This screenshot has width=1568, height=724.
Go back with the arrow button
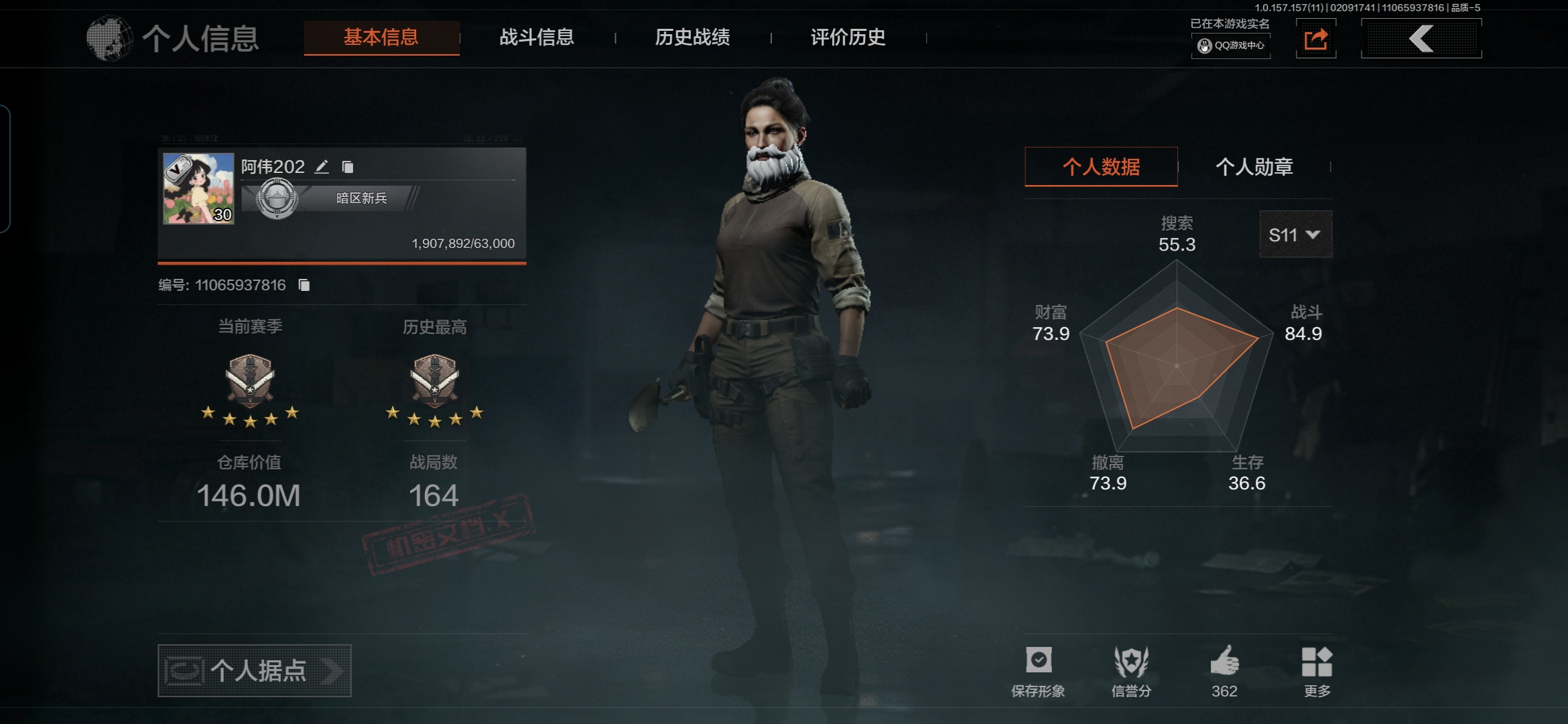[x=1421, y=39]
